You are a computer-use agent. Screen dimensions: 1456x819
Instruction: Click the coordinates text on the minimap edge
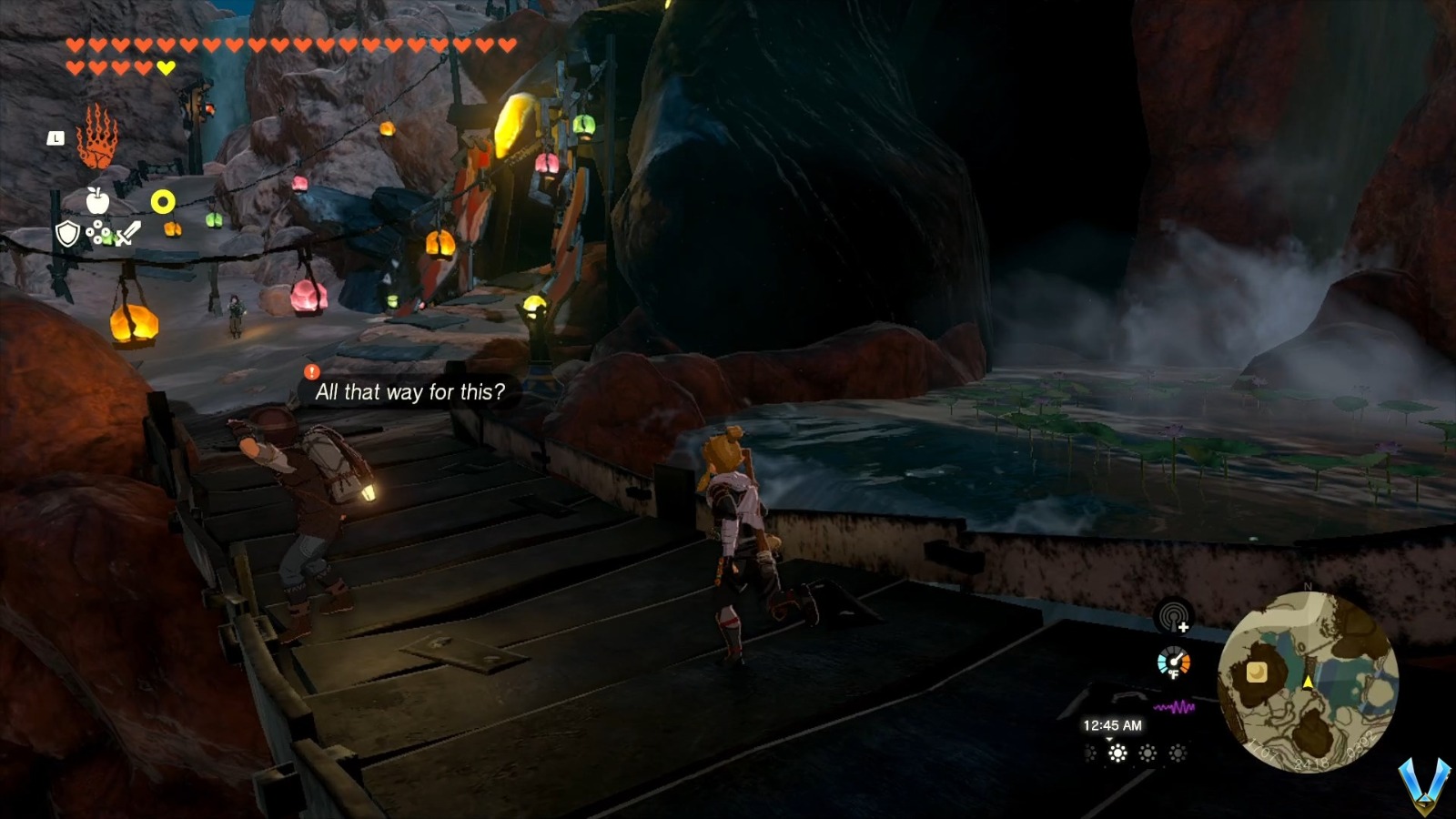pos(1311,762)
